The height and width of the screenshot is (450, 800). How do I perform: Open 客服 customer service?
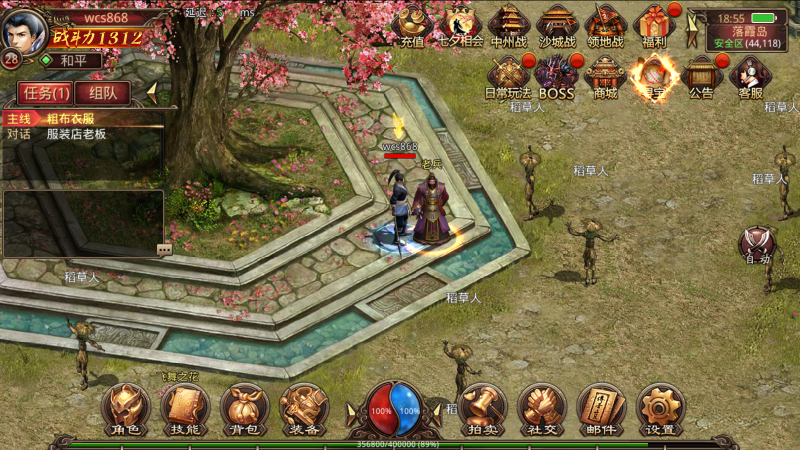tap(750, 76)
